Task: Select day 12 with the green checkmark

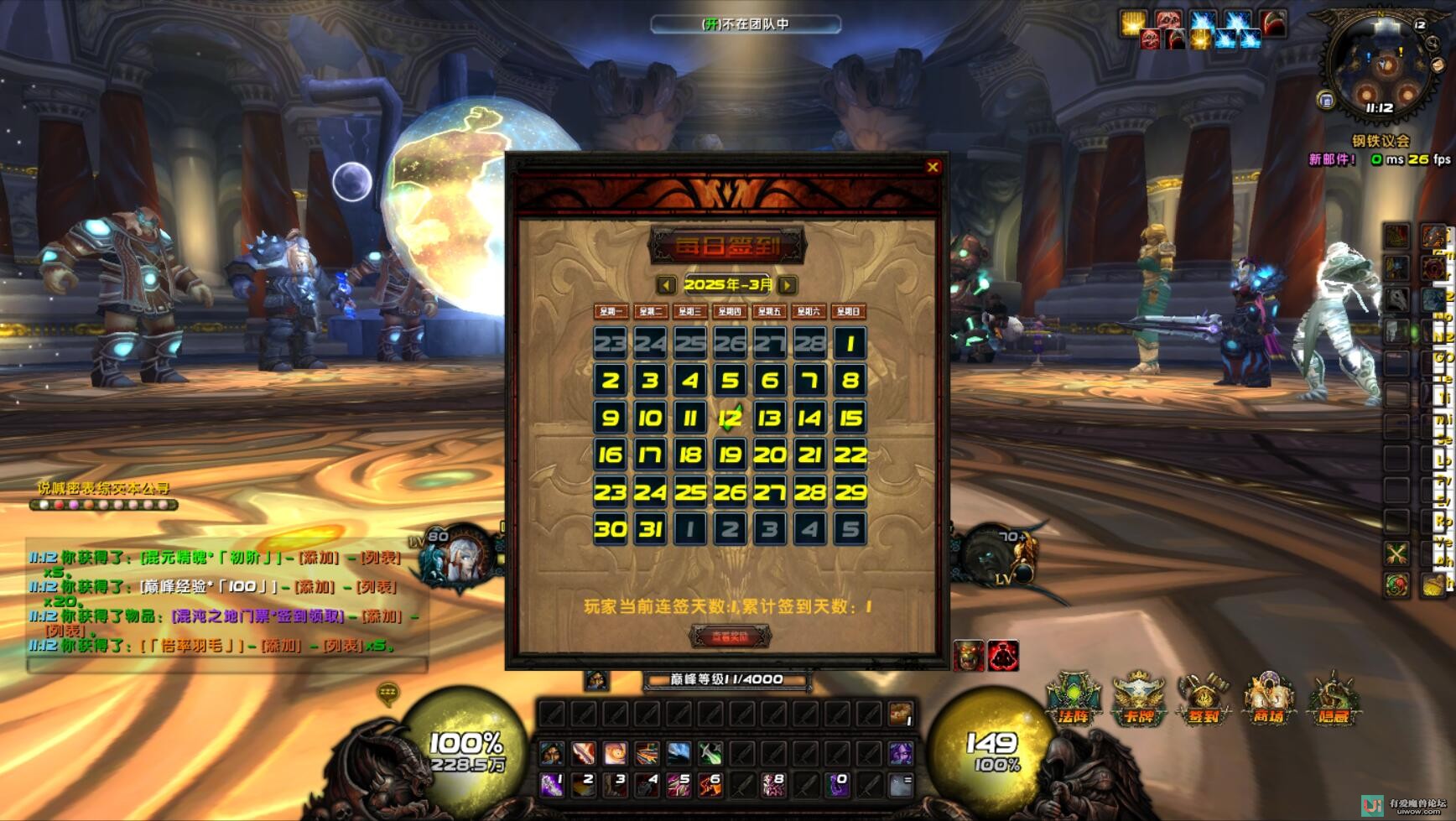Action: 730,418
